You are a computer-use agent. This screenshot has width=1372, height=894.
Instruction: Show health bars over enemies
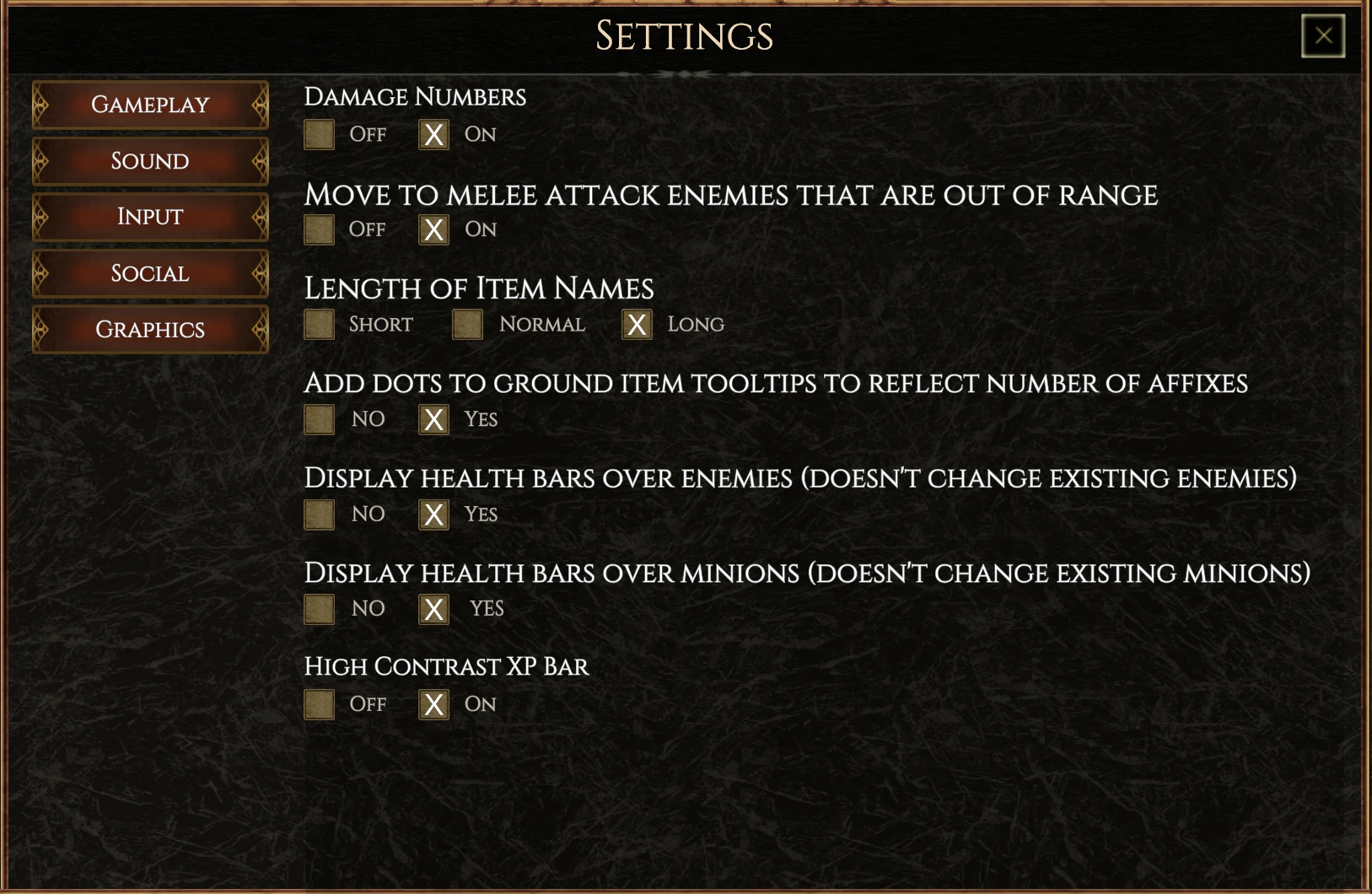[433, 514]
